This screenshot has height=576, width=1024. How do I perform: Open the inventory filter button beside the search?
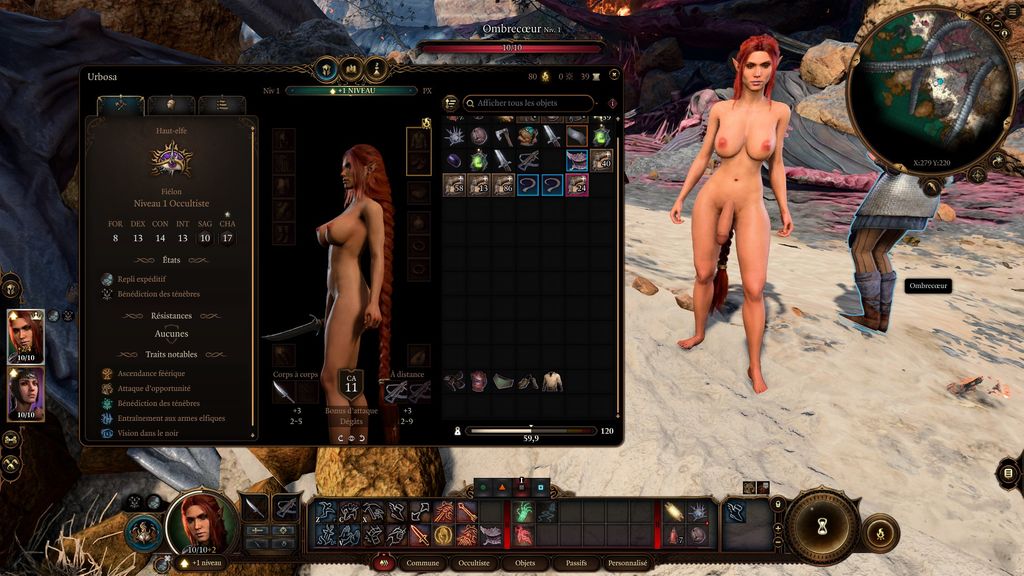(x=451, y=103)
